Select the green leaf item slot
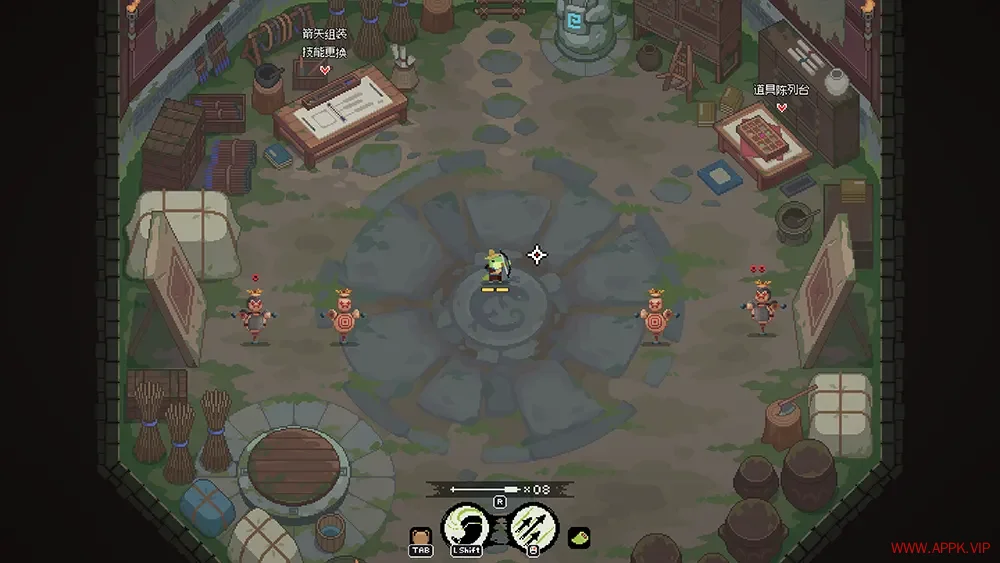This screenshot has width=1000, height=563. [579, 537]
